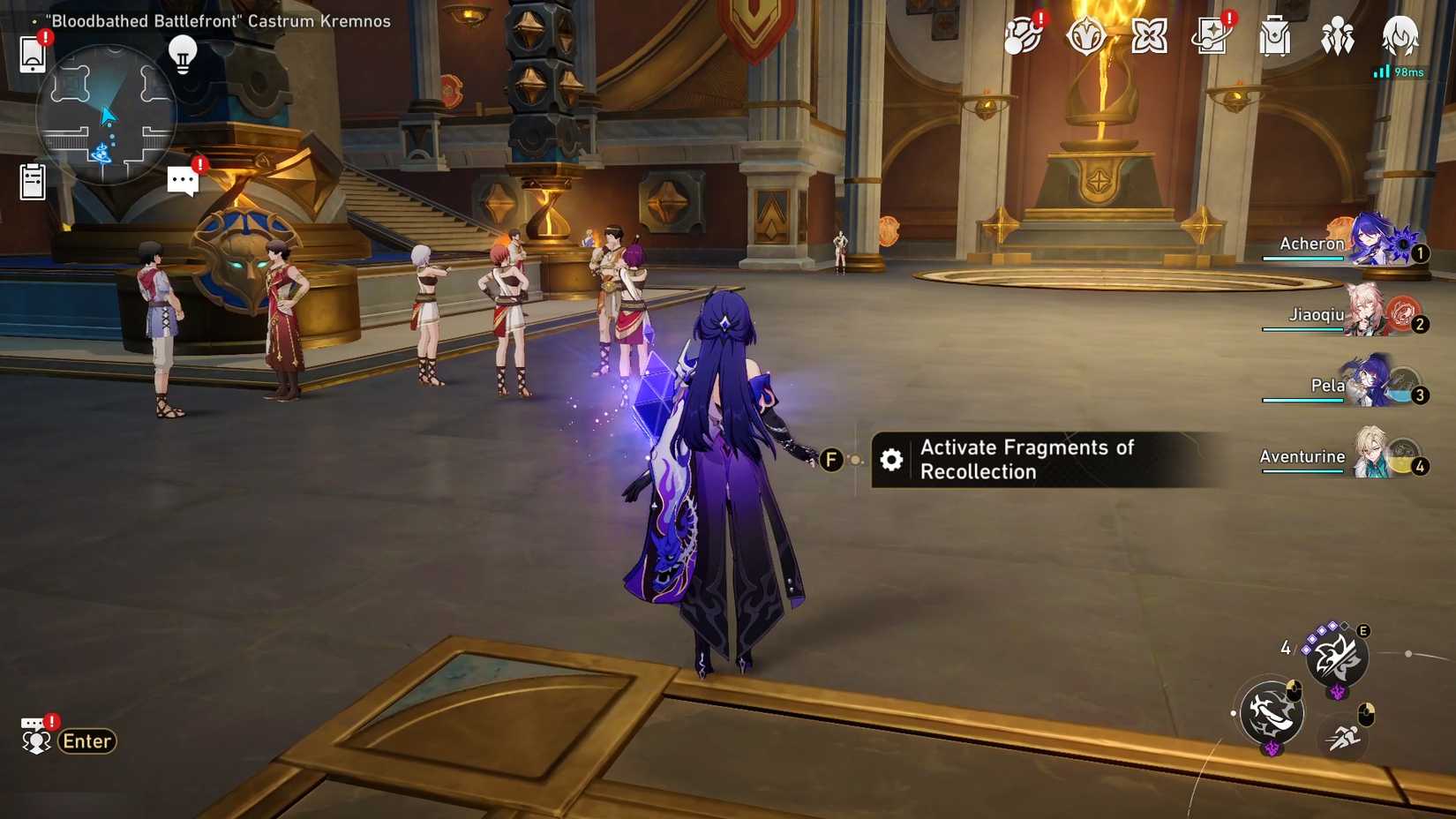Viewport: 1456px width, 819px height.
Task: Click the 'Bloodbathed Battlefront' Castrum Kremnos quest title
Action: (x=215, y=20)
